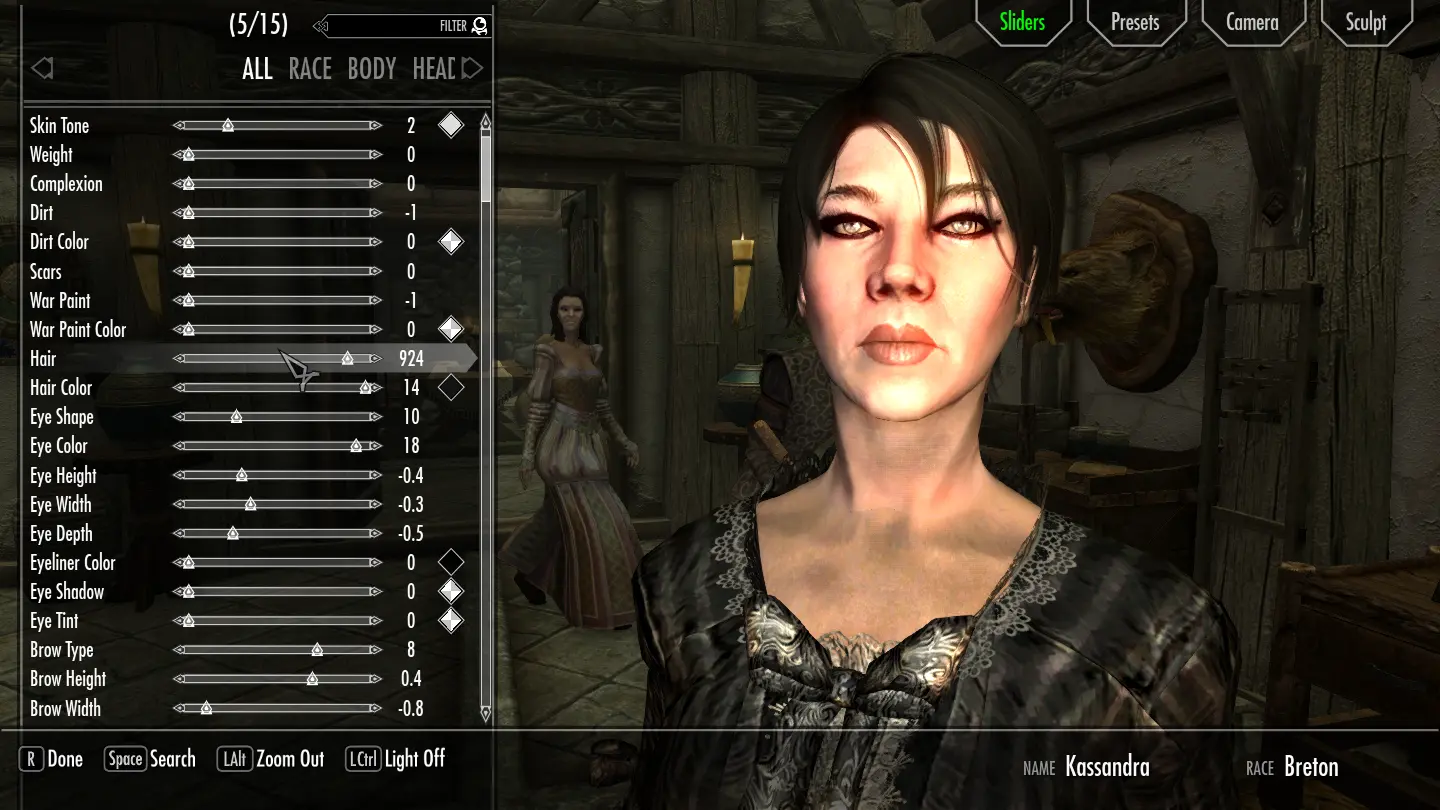Open the Hair Color swatch diamond
Viewport: 1440px width, 810px height.
(x=451, y=387)
